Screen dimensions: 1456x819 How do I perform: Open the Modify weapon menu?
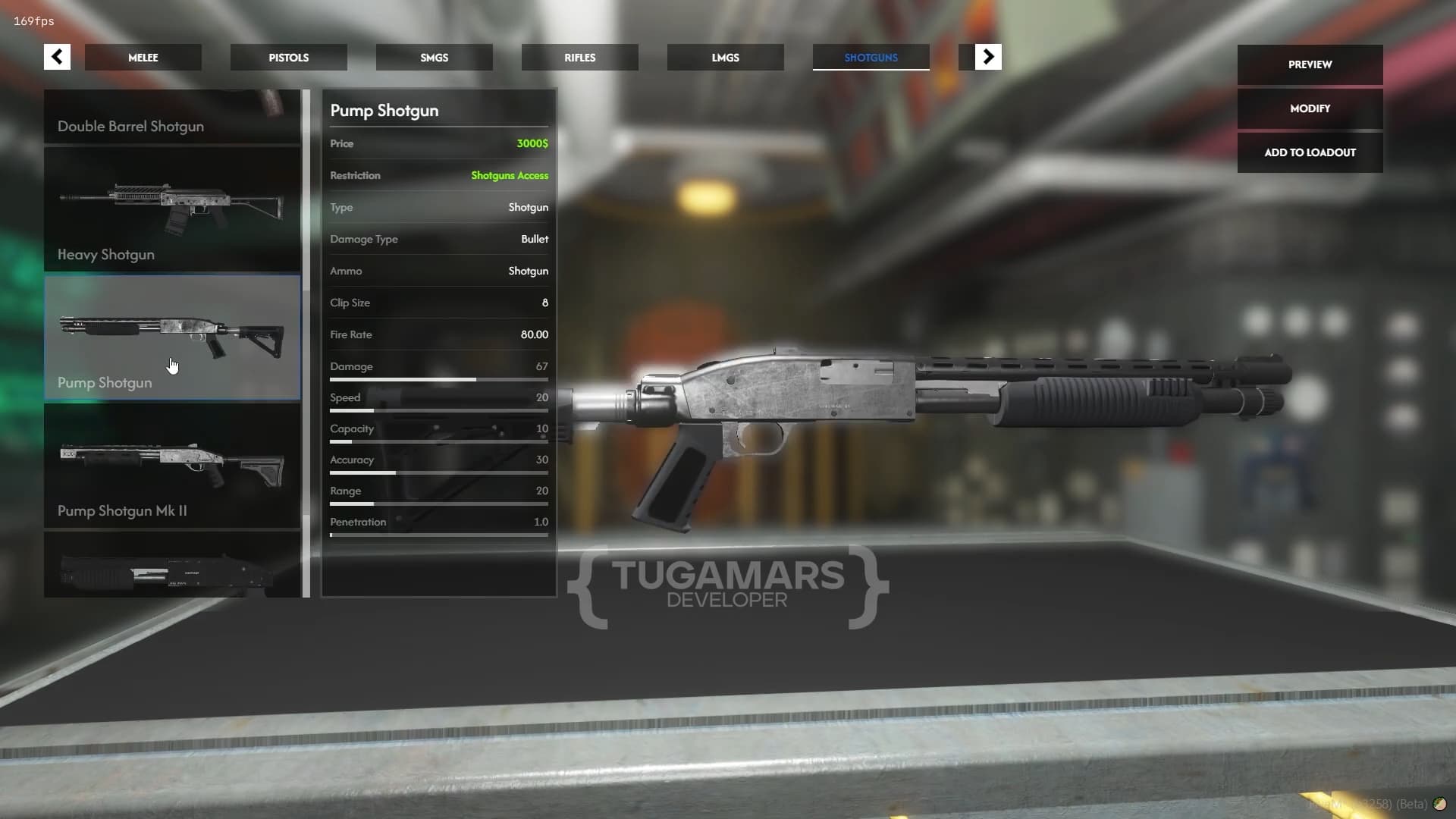tap(1310, 108)
